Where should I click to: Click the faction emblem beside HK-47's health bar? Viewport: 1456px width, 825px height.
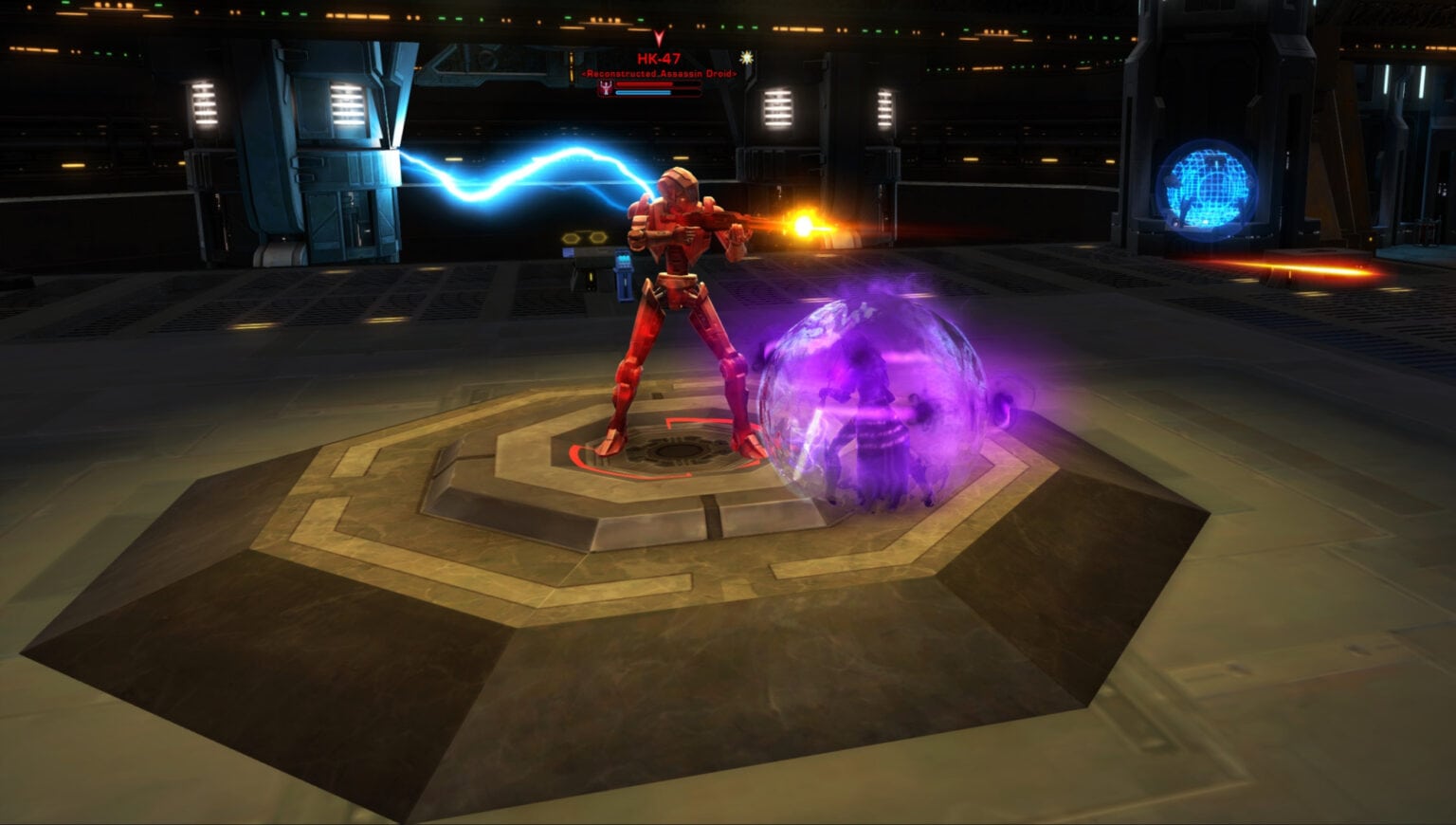point(606,87)
